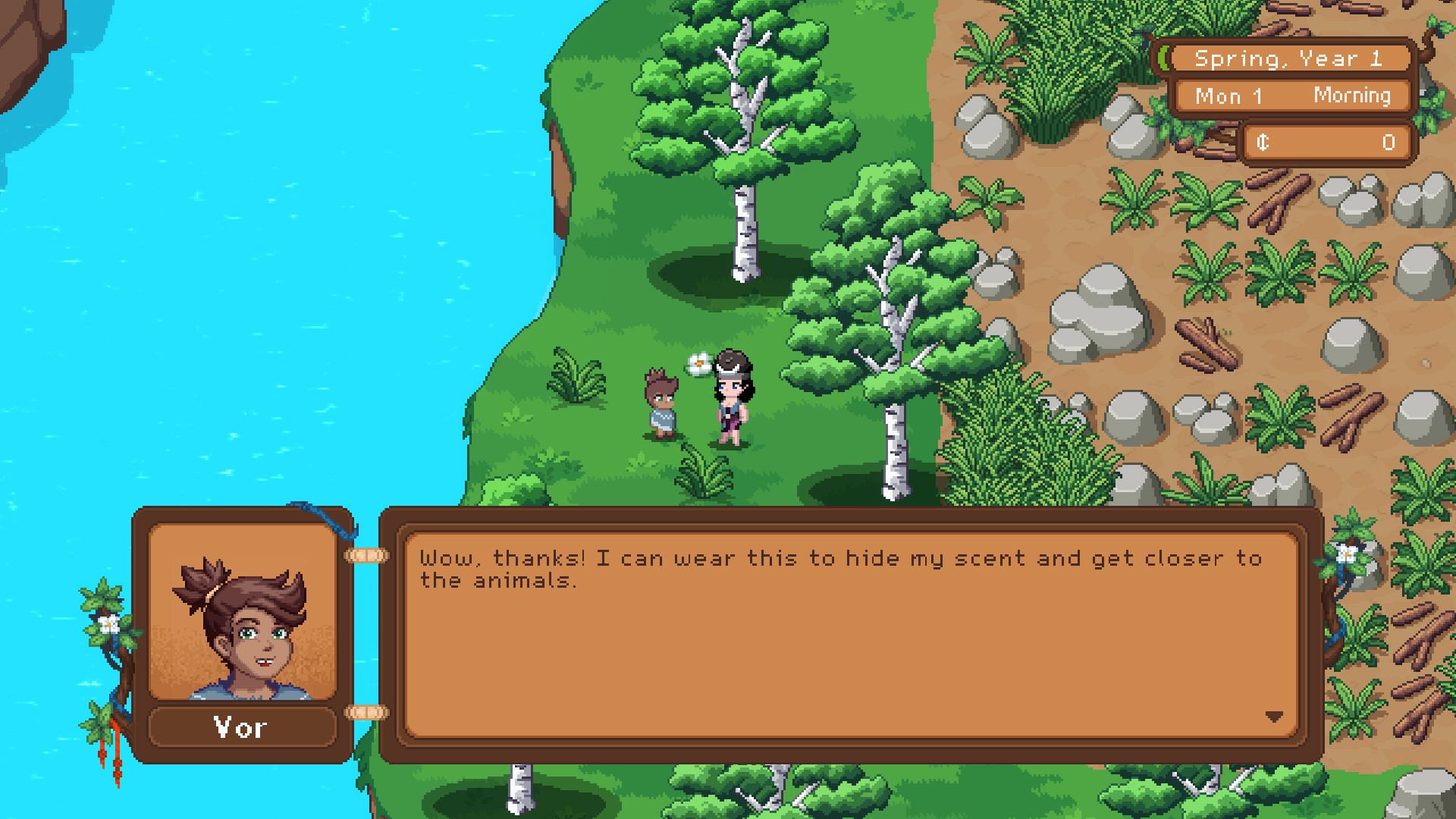Advance dialogue with the down arrow
Image resolution: width=1456 pixels, height=819 pixels.
[1274, 717]
